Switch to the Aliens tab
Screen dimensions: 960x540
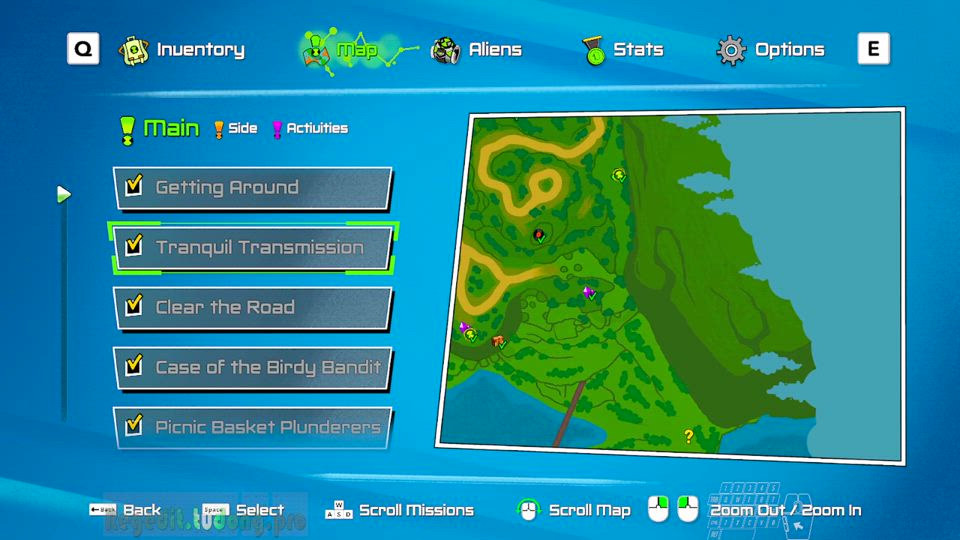point(476,49)
